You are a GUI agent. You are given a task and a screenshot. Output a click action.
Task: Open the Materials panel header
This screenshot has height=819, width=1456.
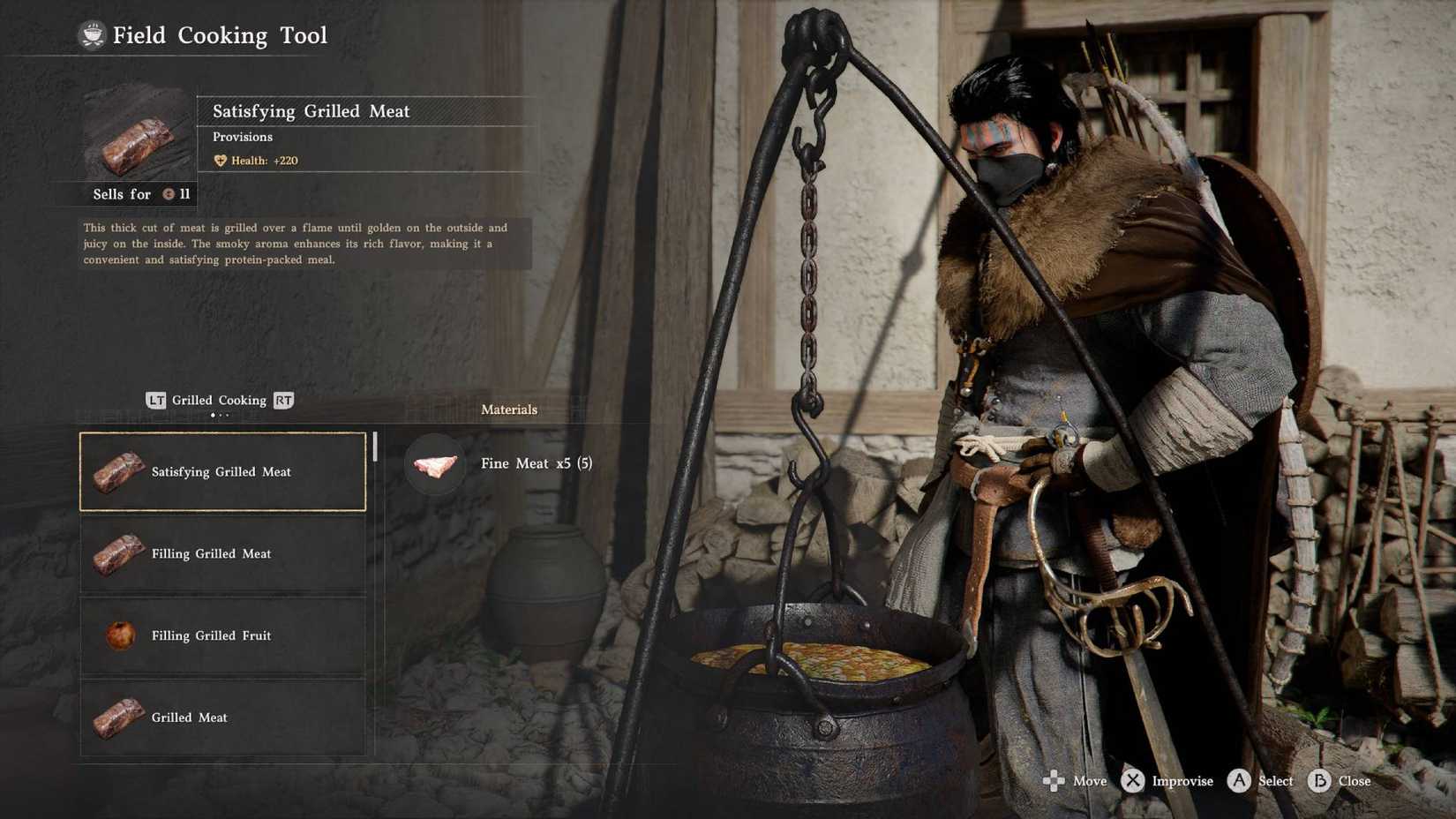pyautogui.click(x=509, y=409)
